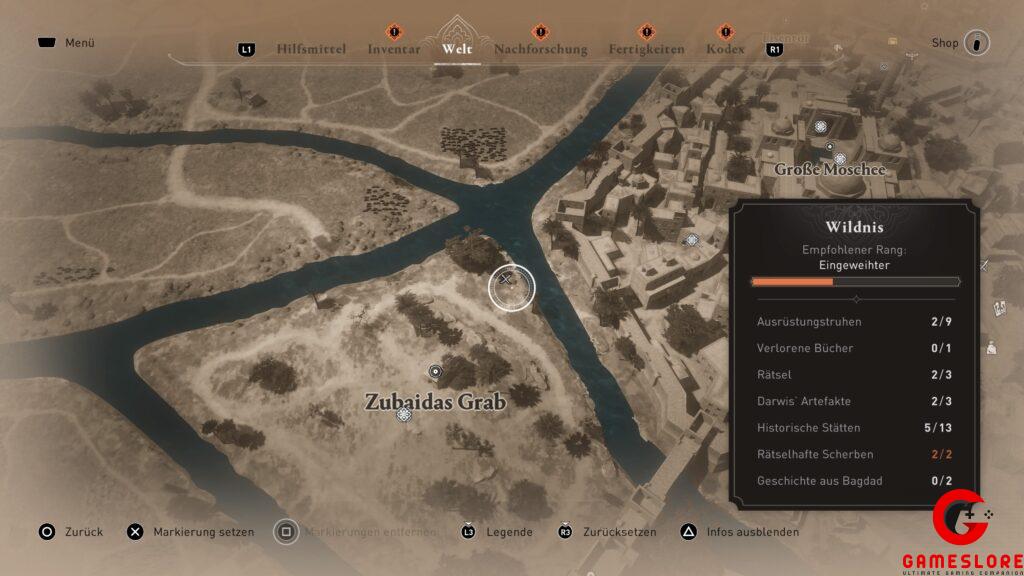Screen dimensions: 1024x576
Task: Choose the Ausrüstungstruhen row in the Wildnis panel
Action: pos(854,322)
